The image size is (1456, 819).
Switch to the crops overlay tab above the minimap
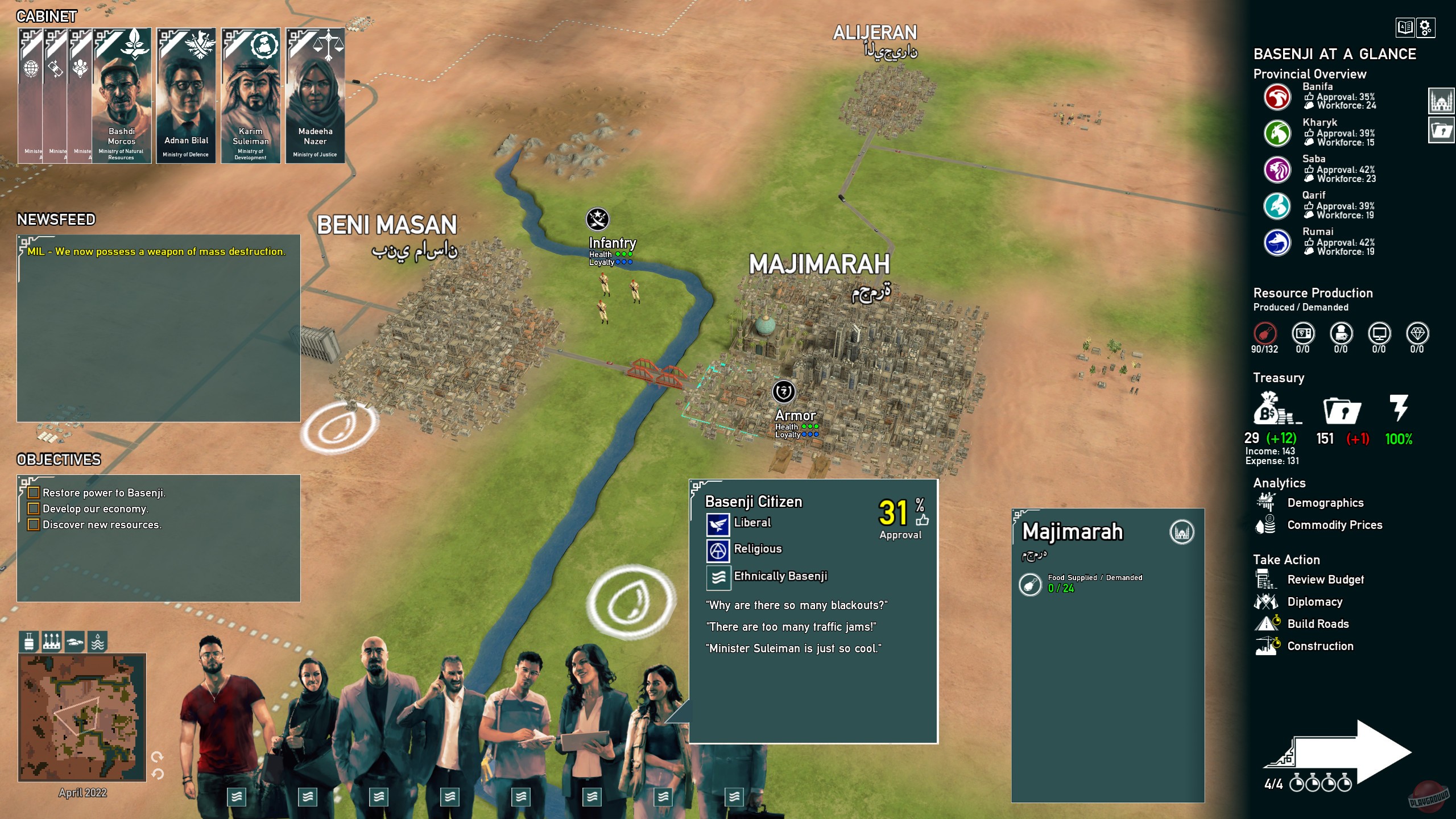[x=51, y=642]
